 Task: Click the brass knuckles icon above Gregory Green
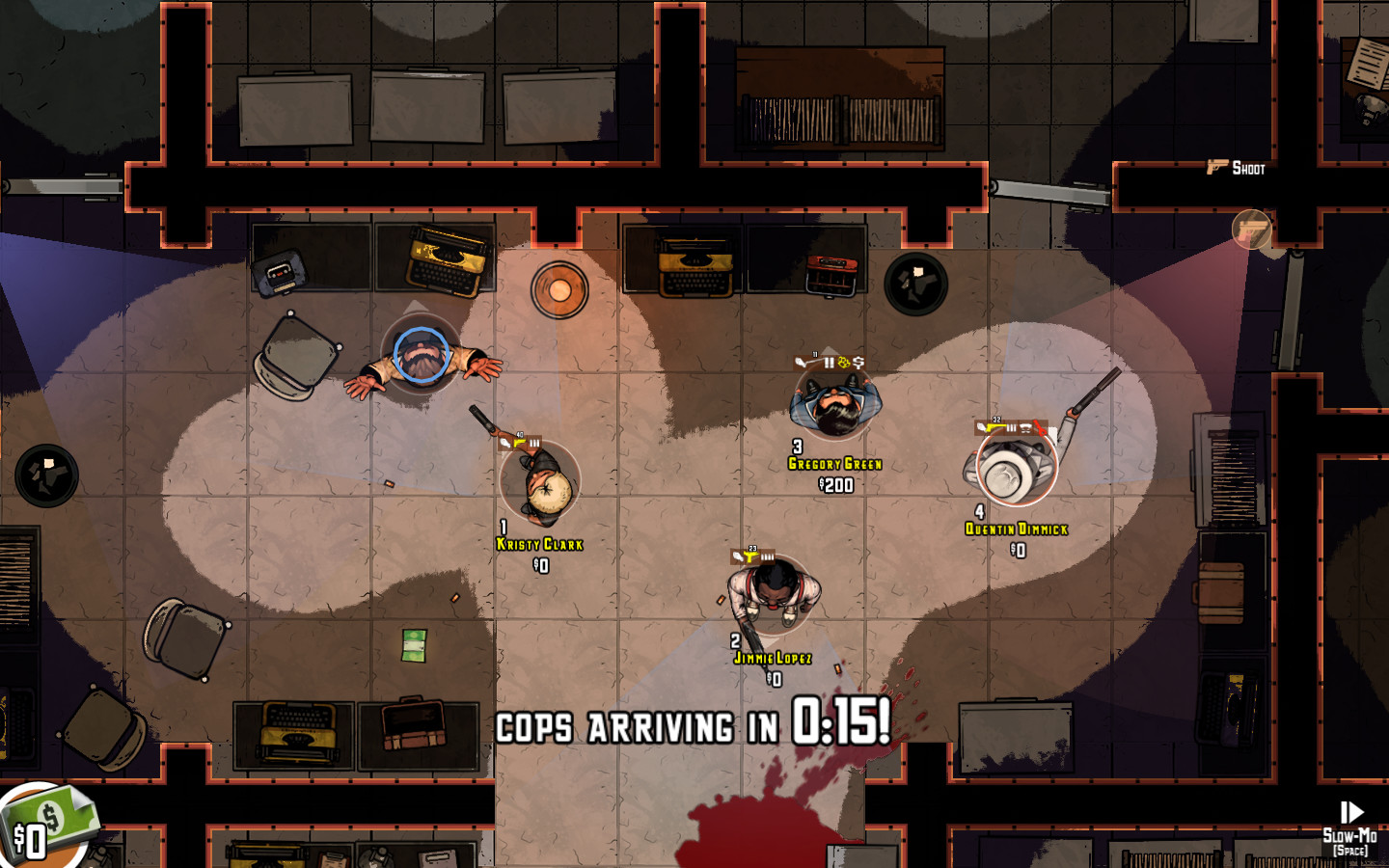pos(843,362)
